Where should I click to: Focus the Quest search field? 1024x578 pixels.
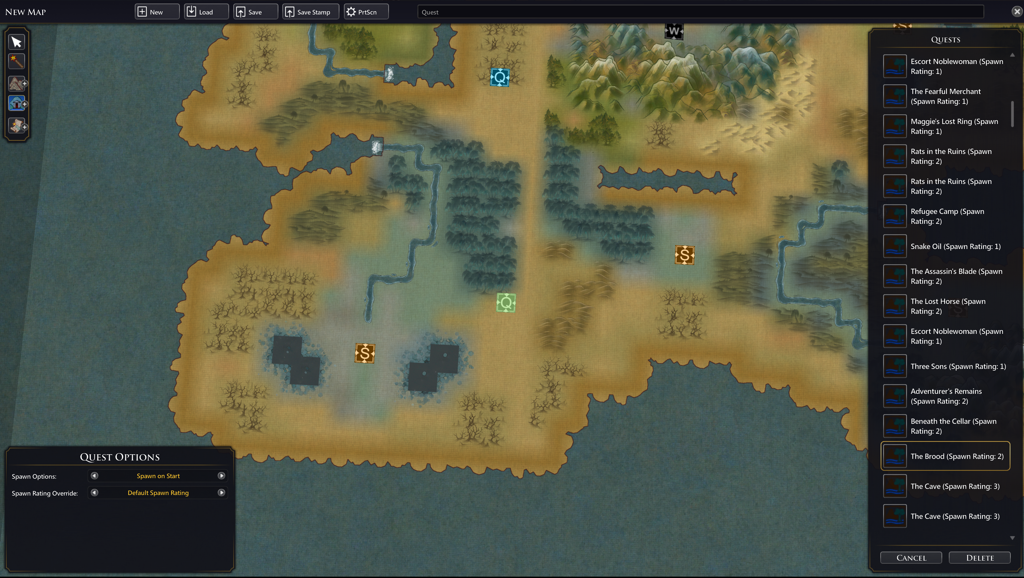coord(700,12)
